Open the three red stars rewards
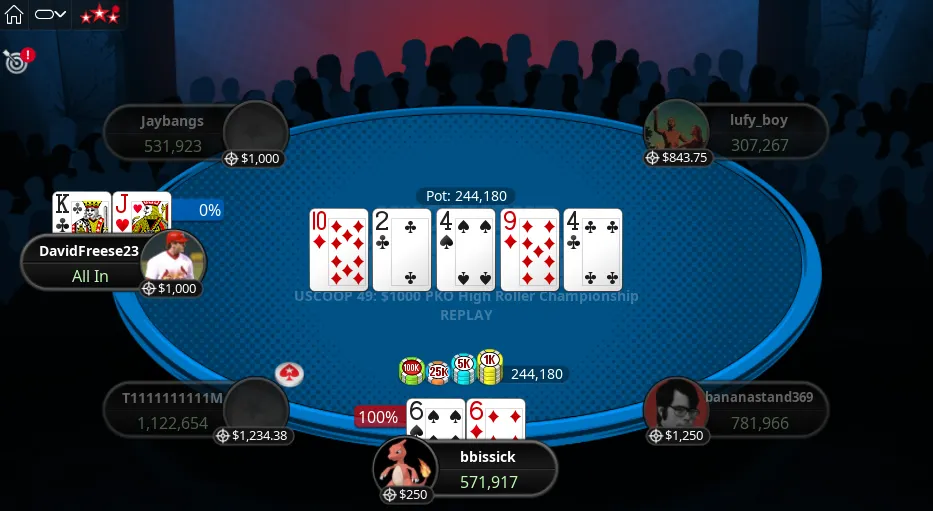933x511 pixels. 99,15
